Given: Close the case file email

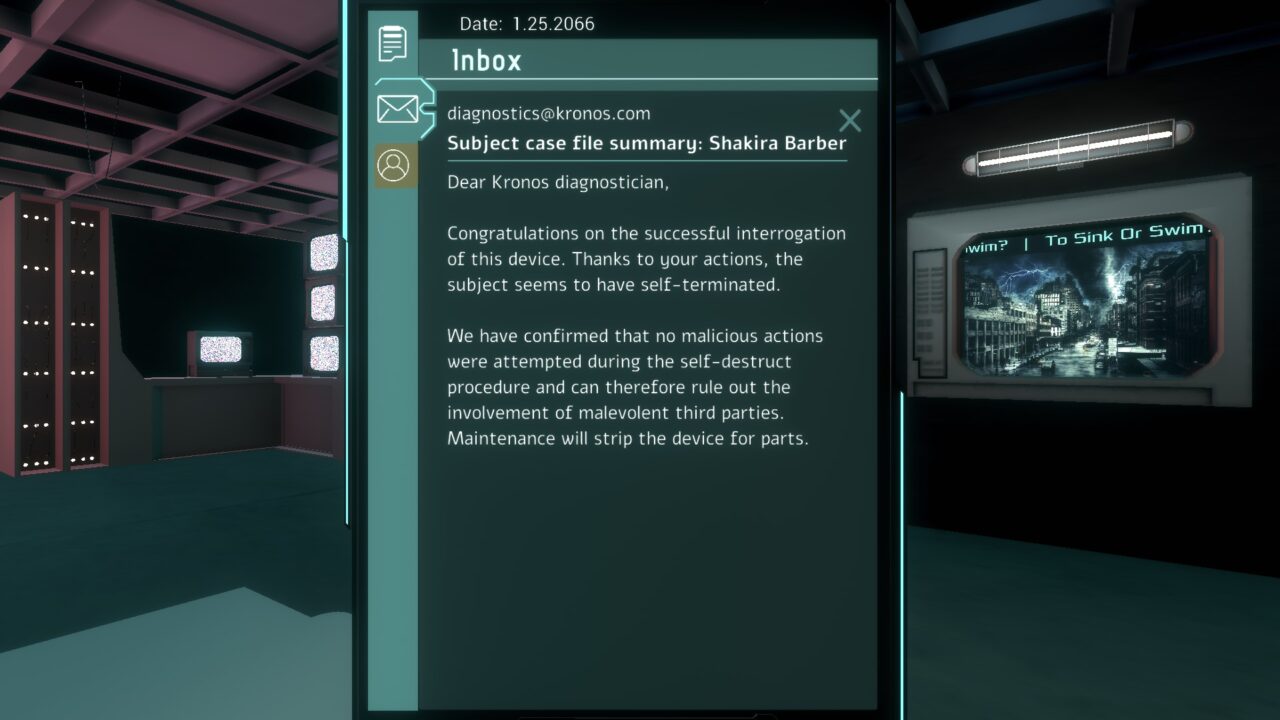Looking at the screenshot, I should pos(849,121).
